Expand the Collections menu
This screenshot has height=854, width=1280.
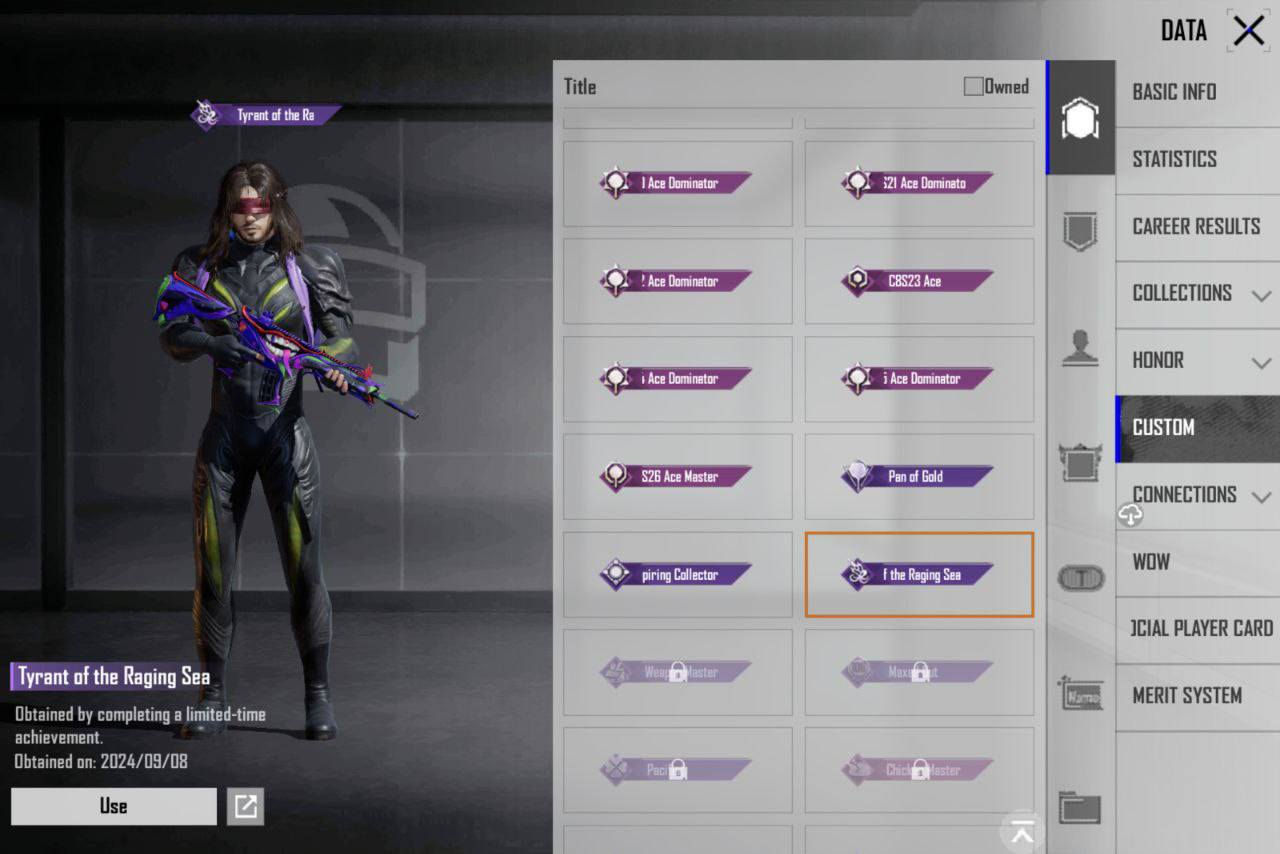(x=1198, y=293)
